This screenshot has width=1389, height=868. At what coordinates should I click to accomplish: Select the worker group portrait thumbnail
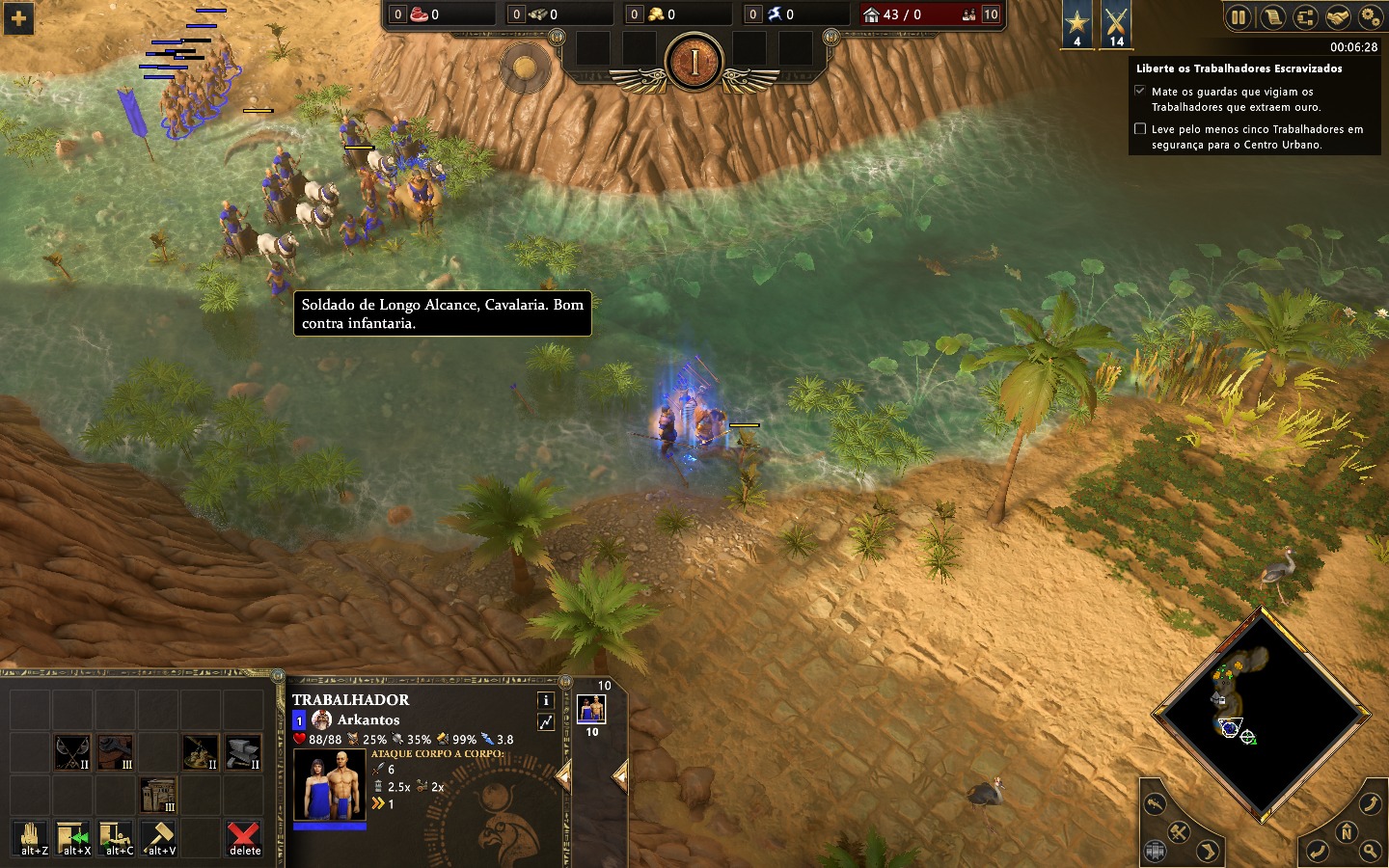point(591,710)
